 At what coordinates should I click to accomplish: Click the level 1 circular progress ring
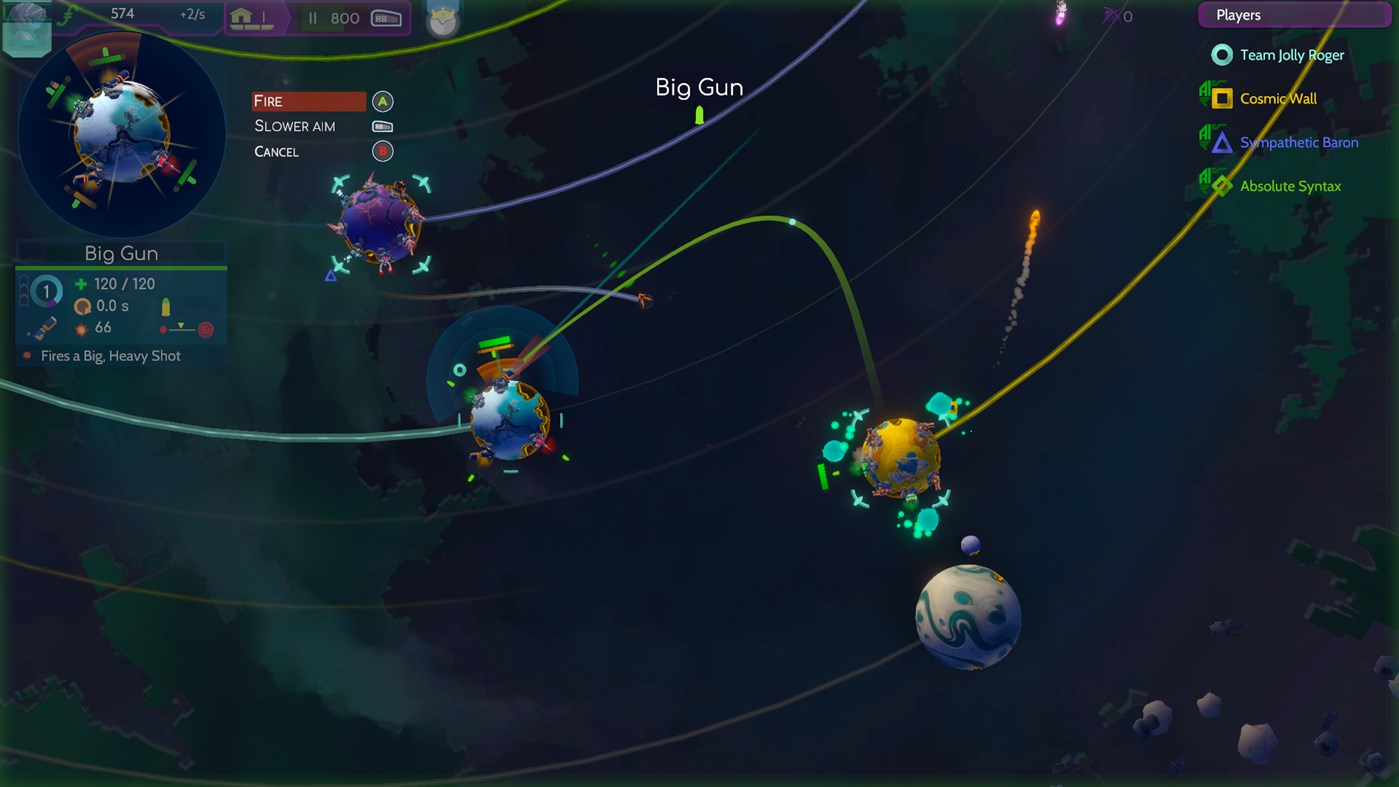[46, 291]
